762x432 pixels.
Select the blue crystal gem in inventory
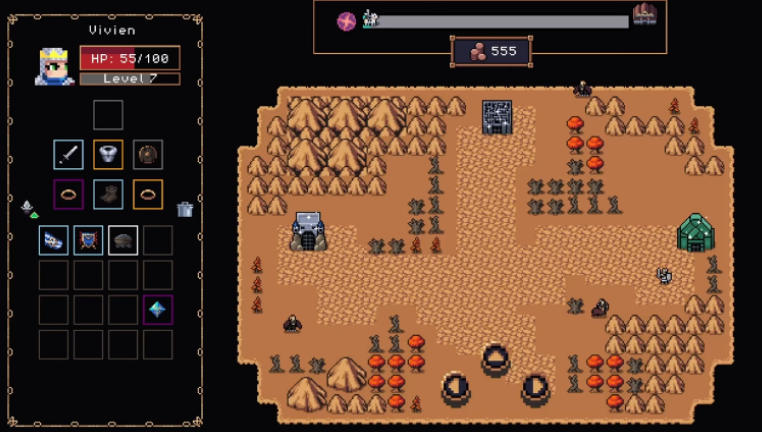[x=157, y=309]
